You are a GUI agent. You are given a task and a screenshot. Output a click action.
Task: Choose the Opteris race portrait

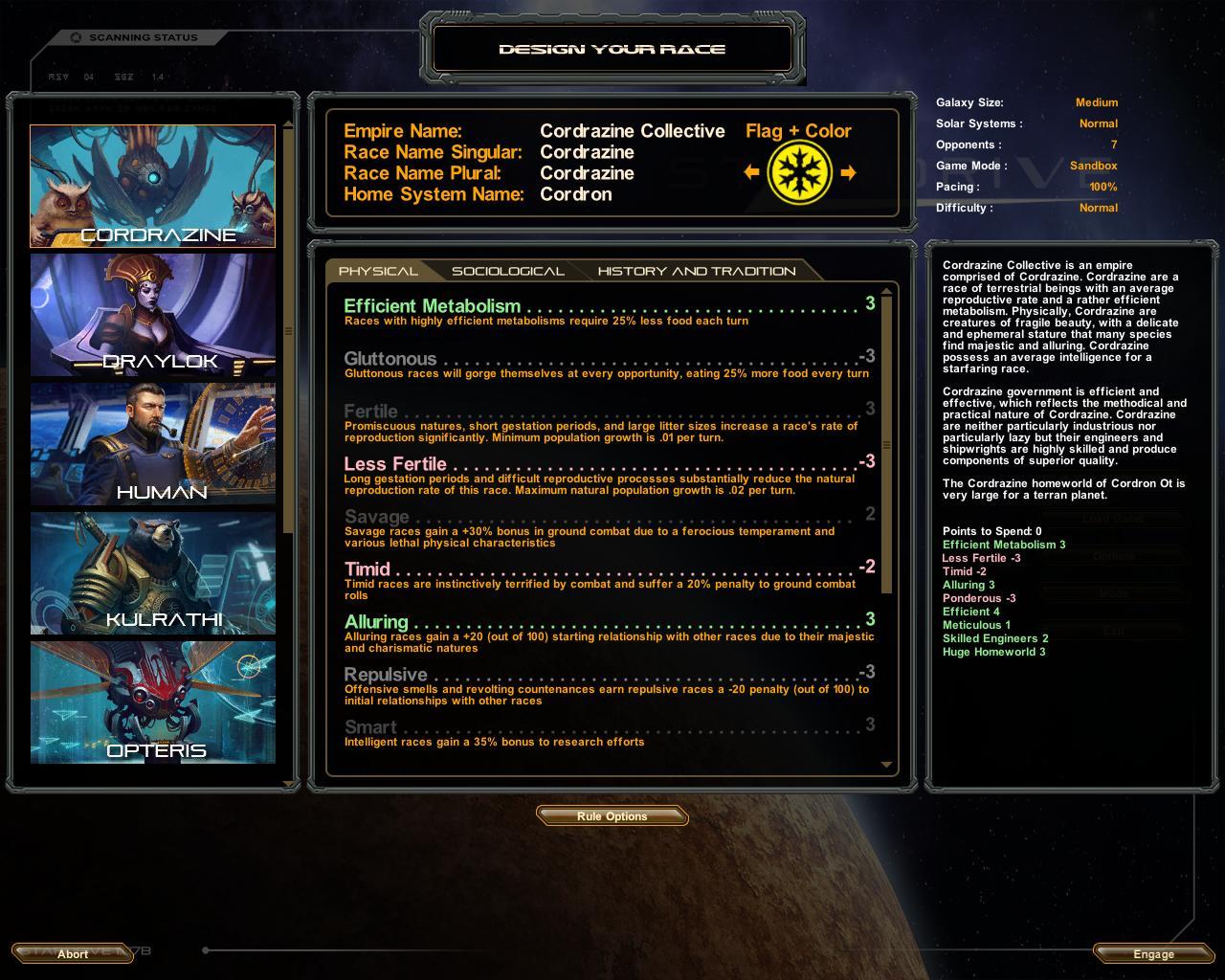tap(152, 702)
